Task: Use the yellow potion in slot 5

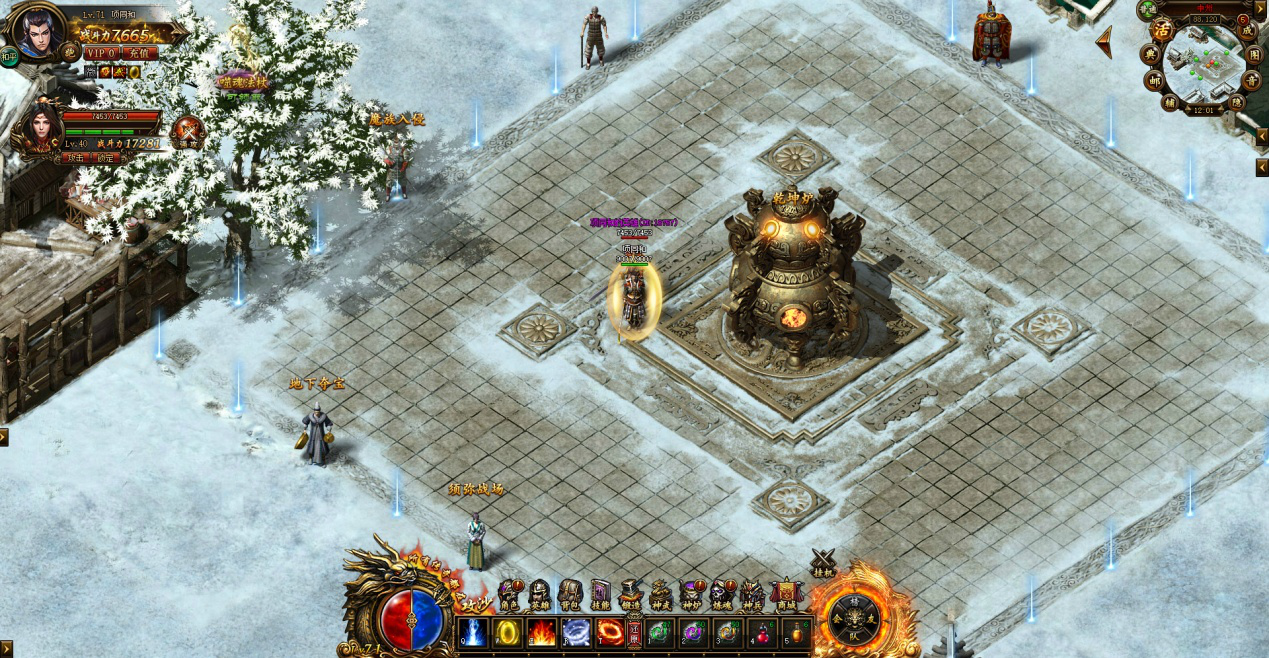Action: [x=798, y=633]
